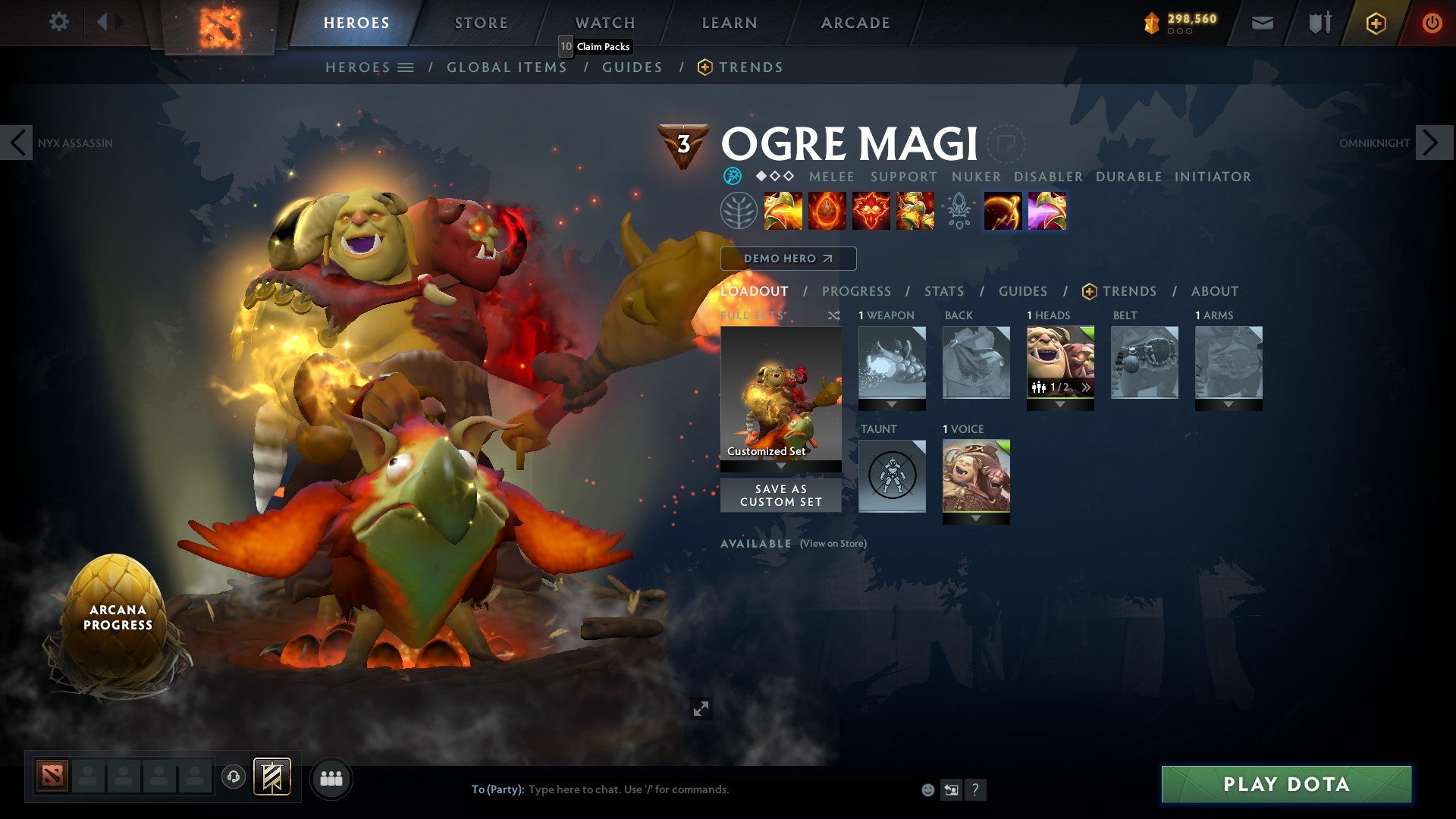Screen dimensions: 1456x819
Task: Toggle the empty Taunt slot
Action: tap(892, 476)
